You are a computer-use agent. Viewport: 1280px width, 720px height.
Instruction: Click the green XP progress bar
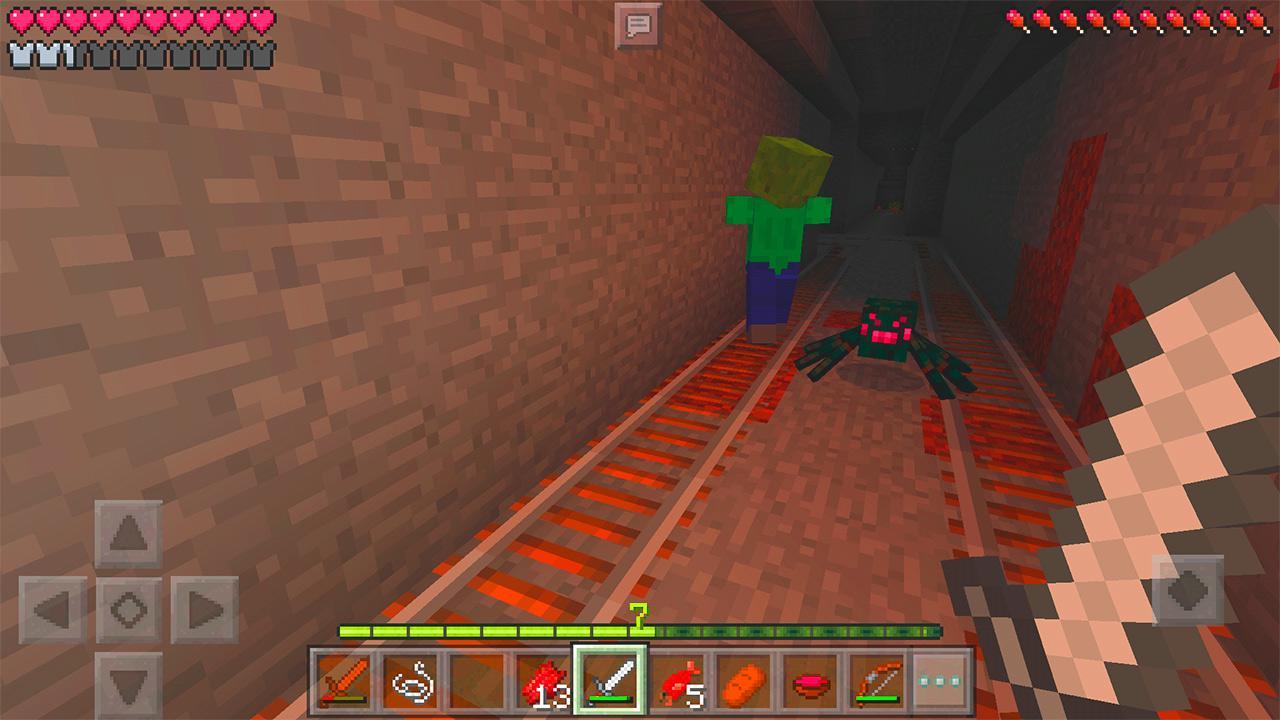click(640, 631)
